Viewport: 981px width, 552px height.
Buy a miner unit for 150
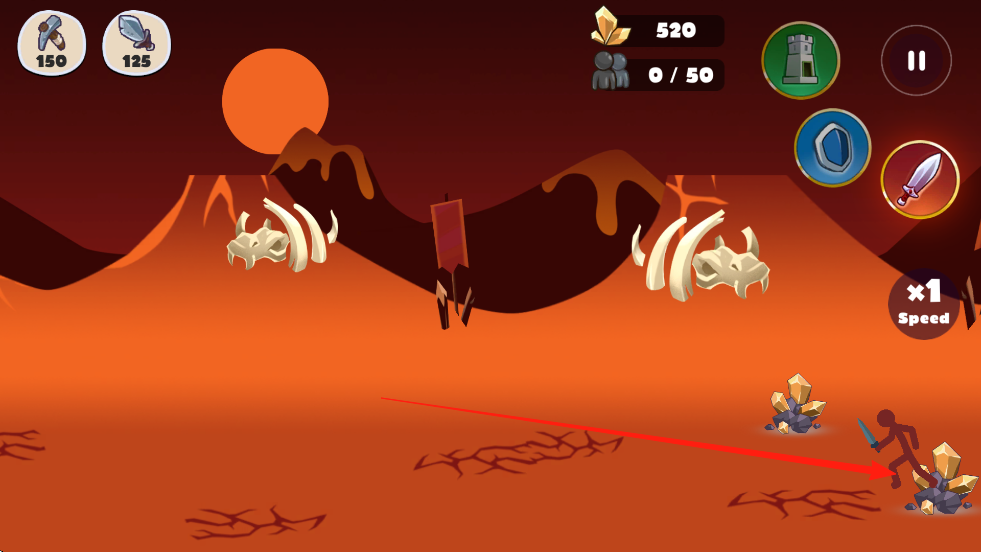51,42
